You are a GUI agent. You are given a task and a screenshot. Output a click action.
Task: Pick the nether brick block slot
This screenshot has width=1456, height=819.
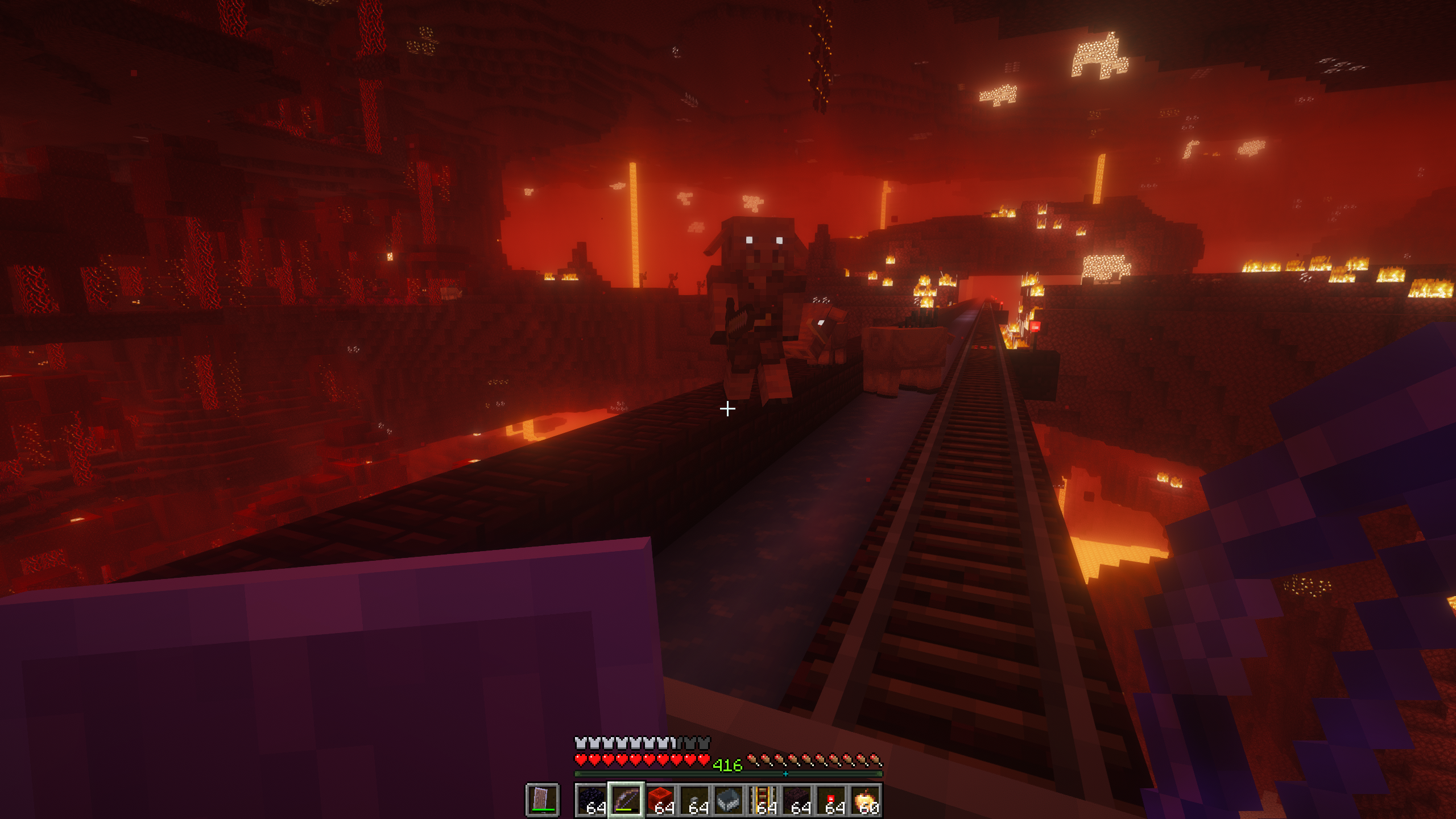click(x=796, y=800)
